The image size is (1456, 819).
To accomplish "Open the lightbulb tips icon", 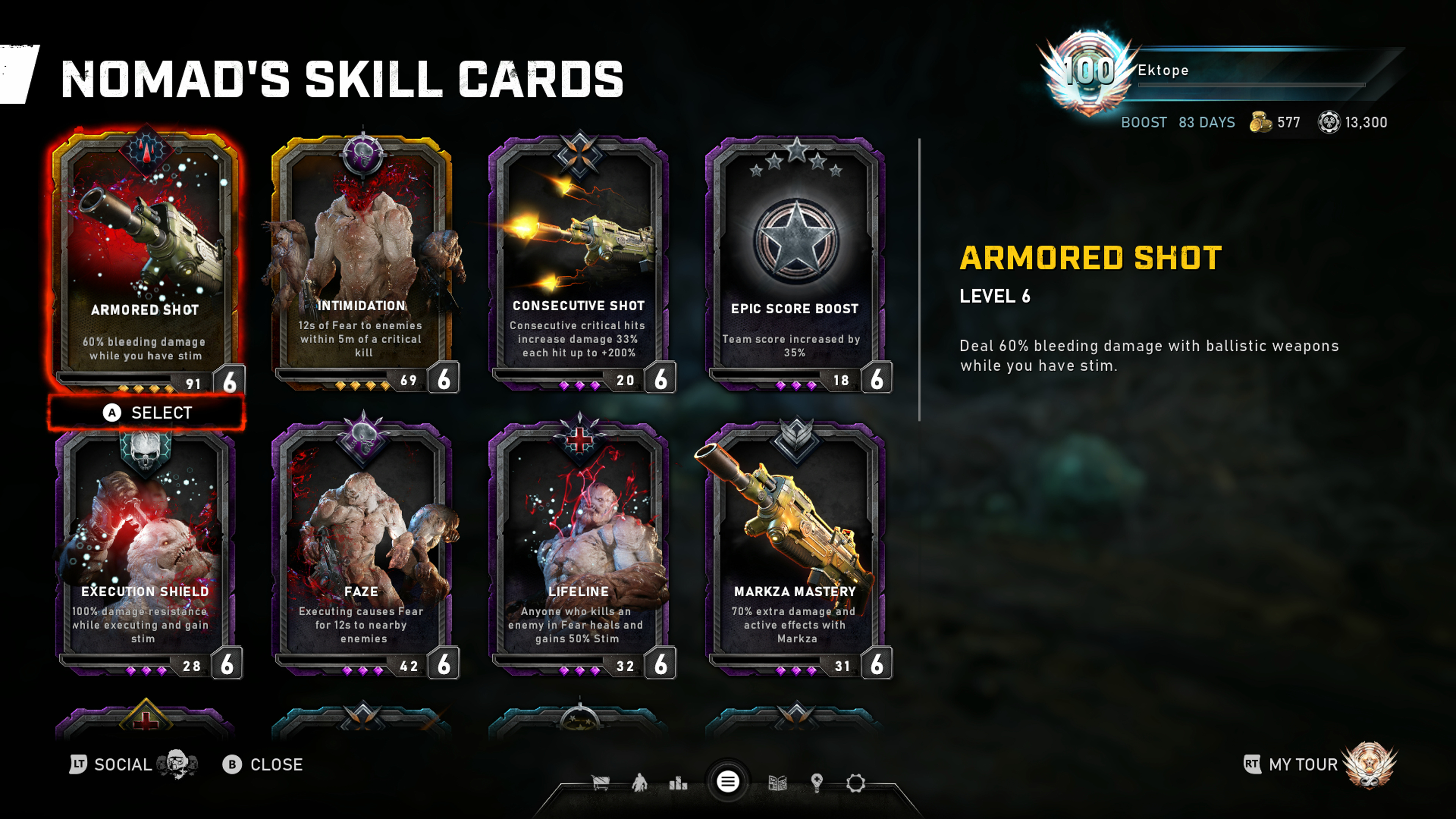I will pos(816,783).
